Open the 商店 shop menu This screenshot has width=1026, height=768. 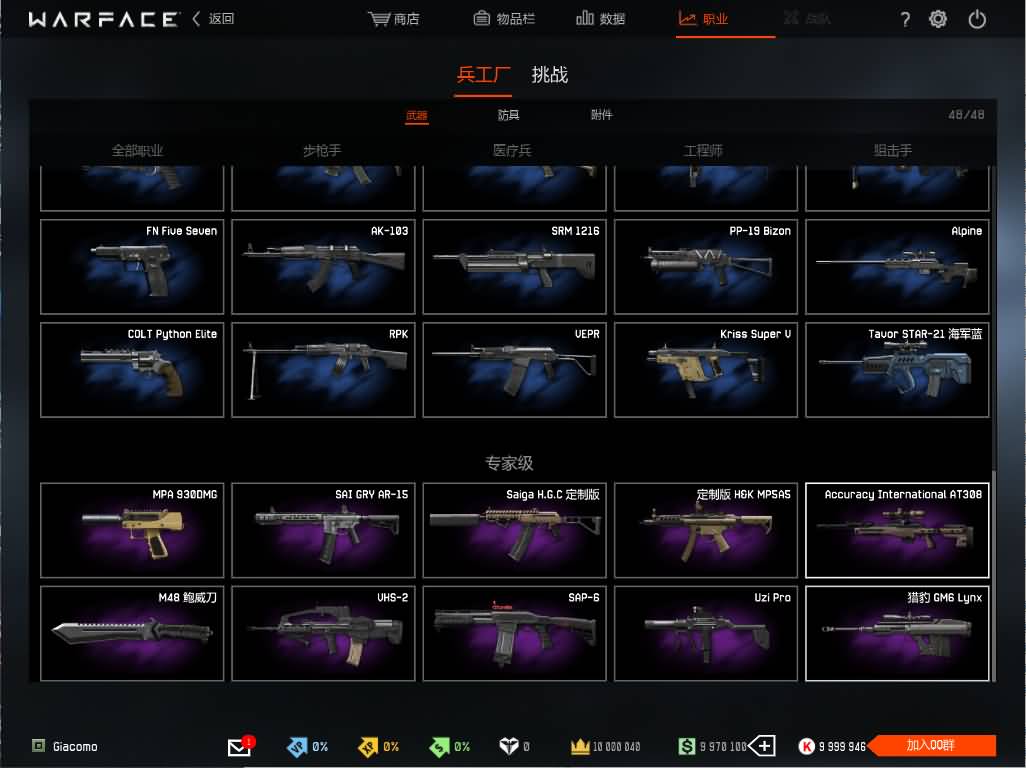pyautogui.click(x=394, y=19)
